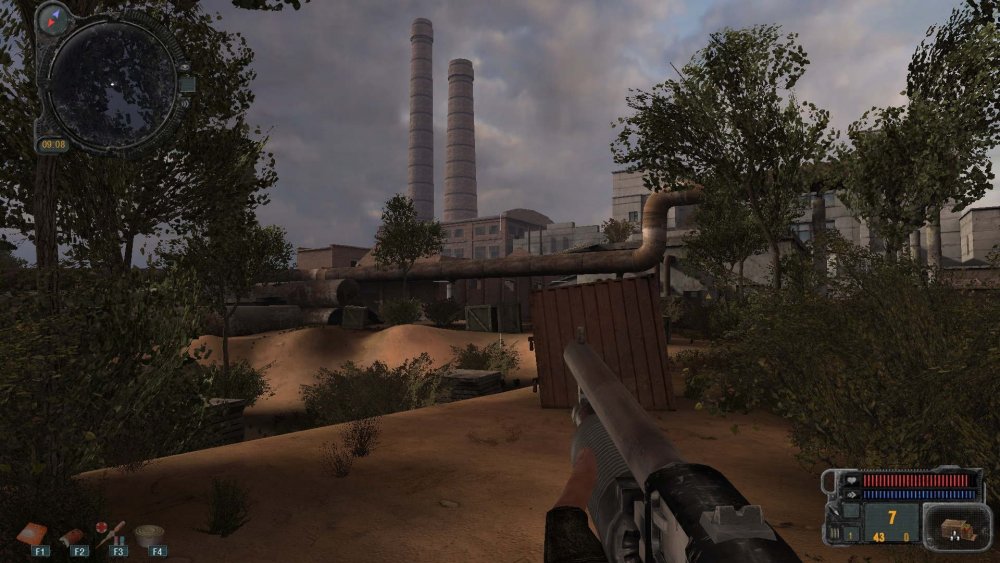Screen dimensions: 1000x563
Task: Choose the bandage roll in the F4 slot
Action: (150, 535)
